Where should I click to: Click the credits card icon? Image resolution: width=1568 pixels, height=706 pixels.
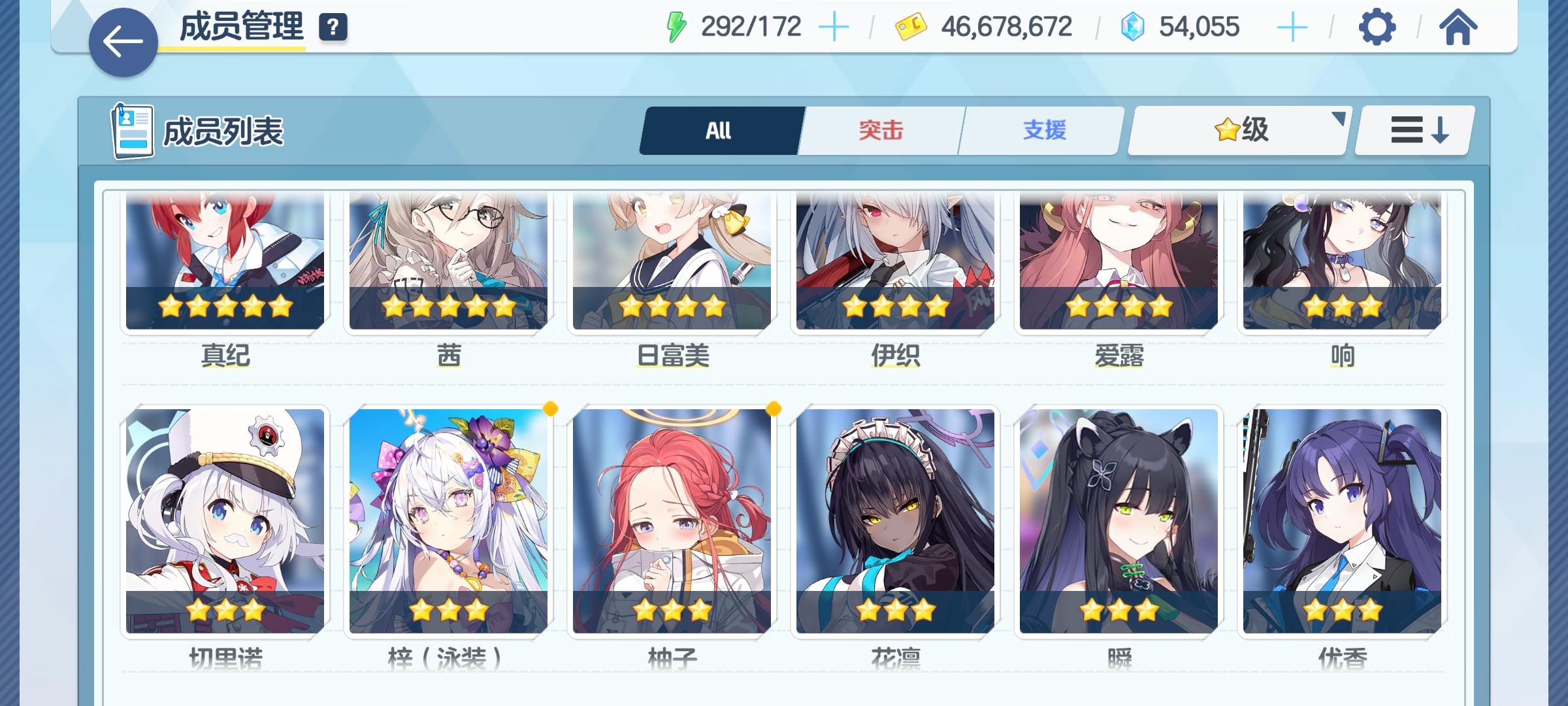coord(907,26)
